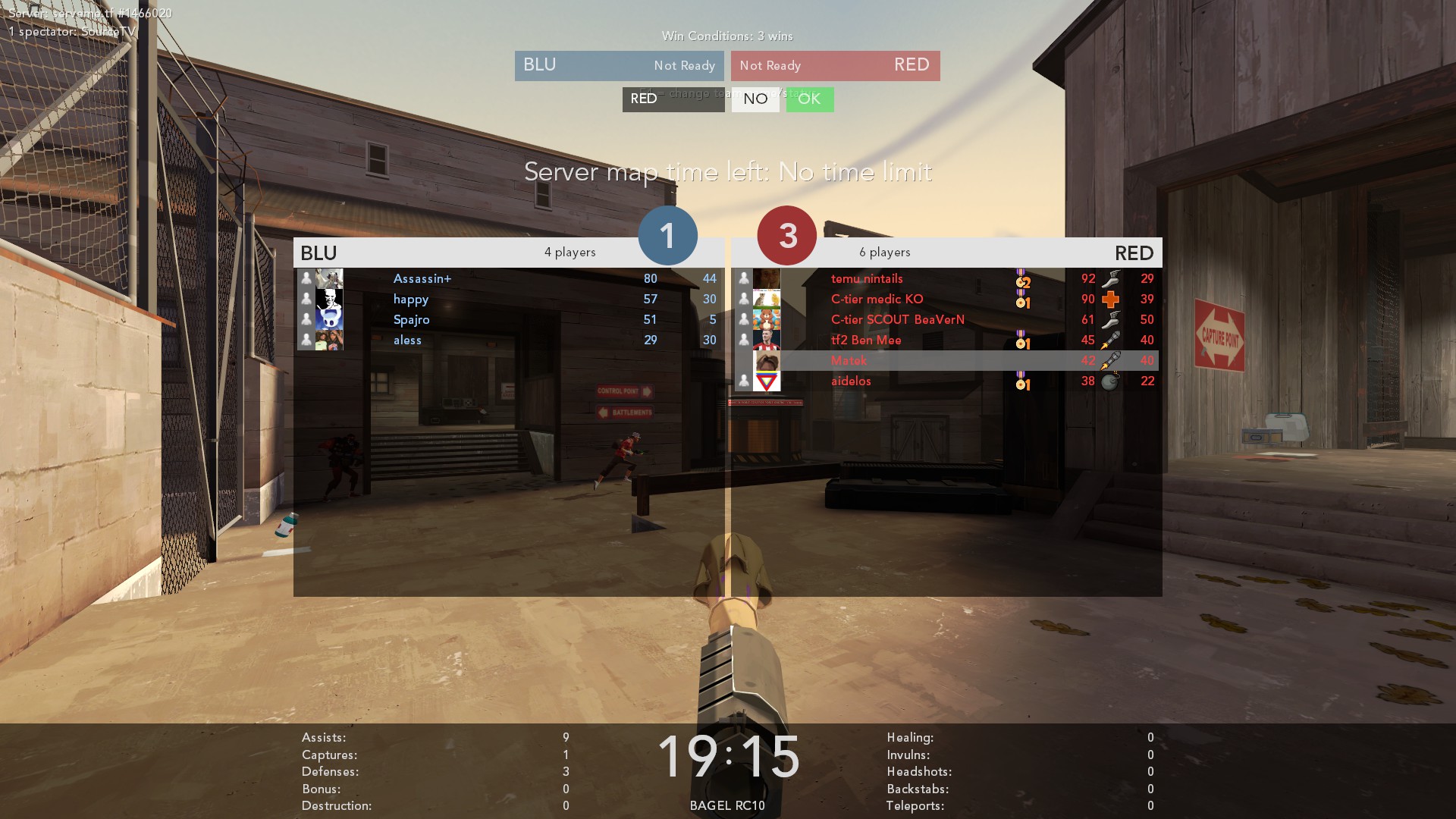This screenshot has height=819, width=1456.
Task: Select player Assassin+ in the BLU list
Action: tap(422, 279)
